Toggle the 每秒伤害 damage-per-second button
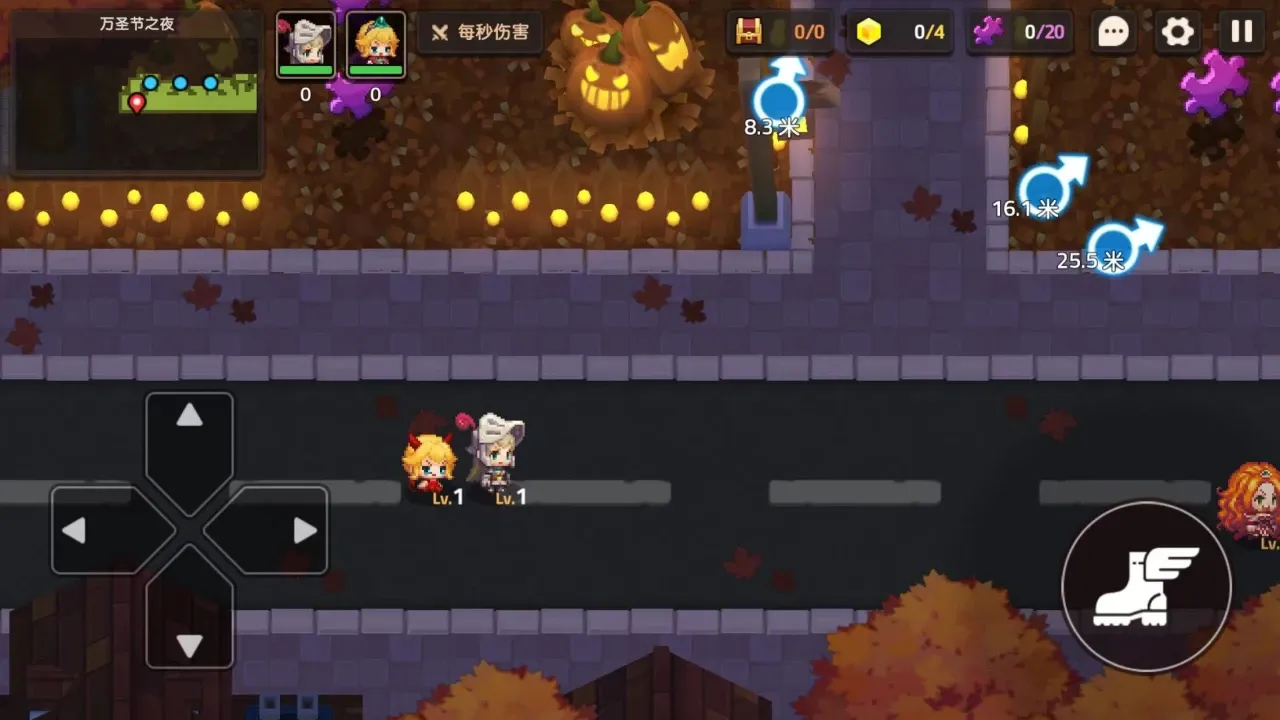Screen dimensions: 1280x720 pyautogui.click(x=480, y=32)
